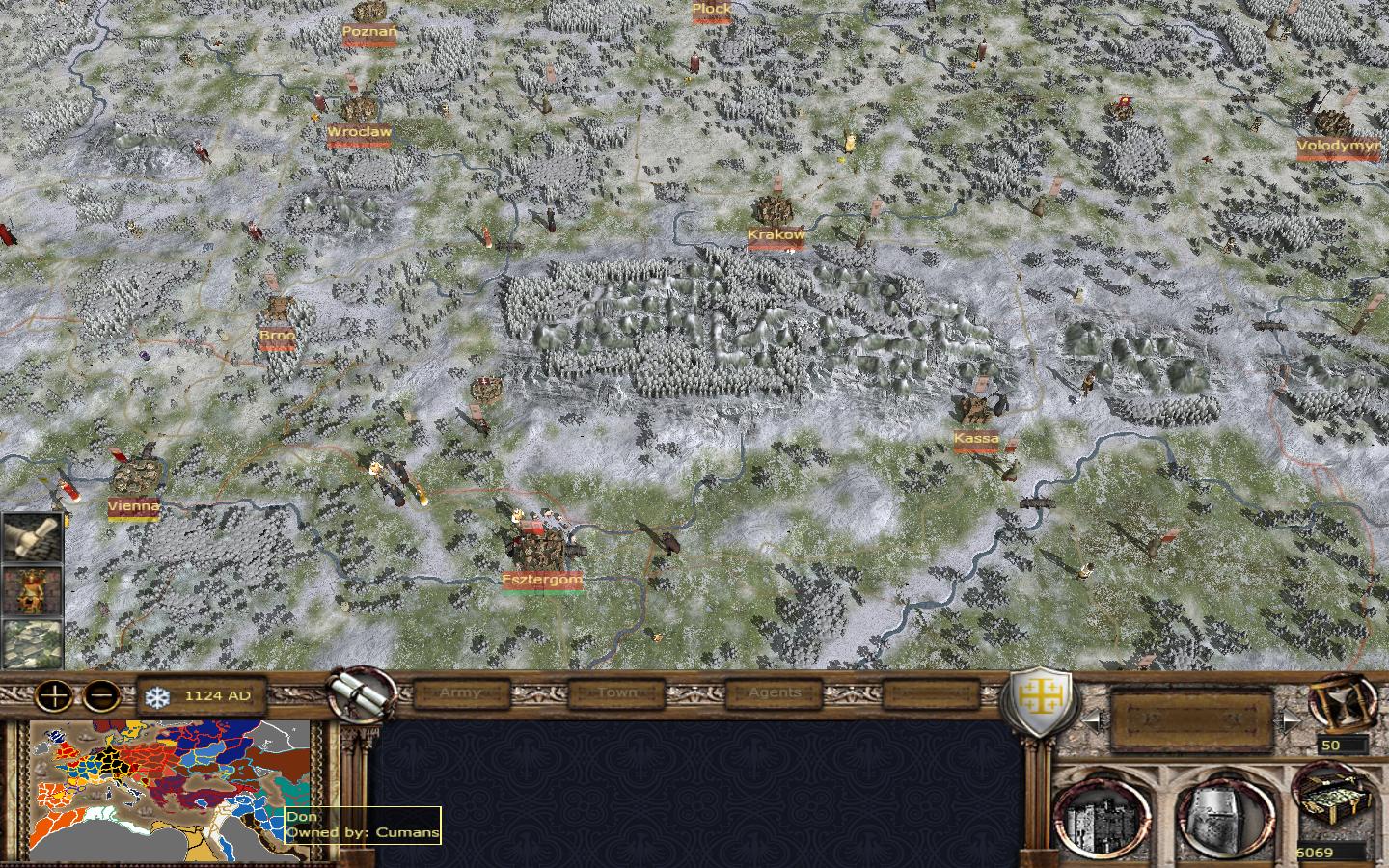Switch to the Town tab

[x=616, y=692]
